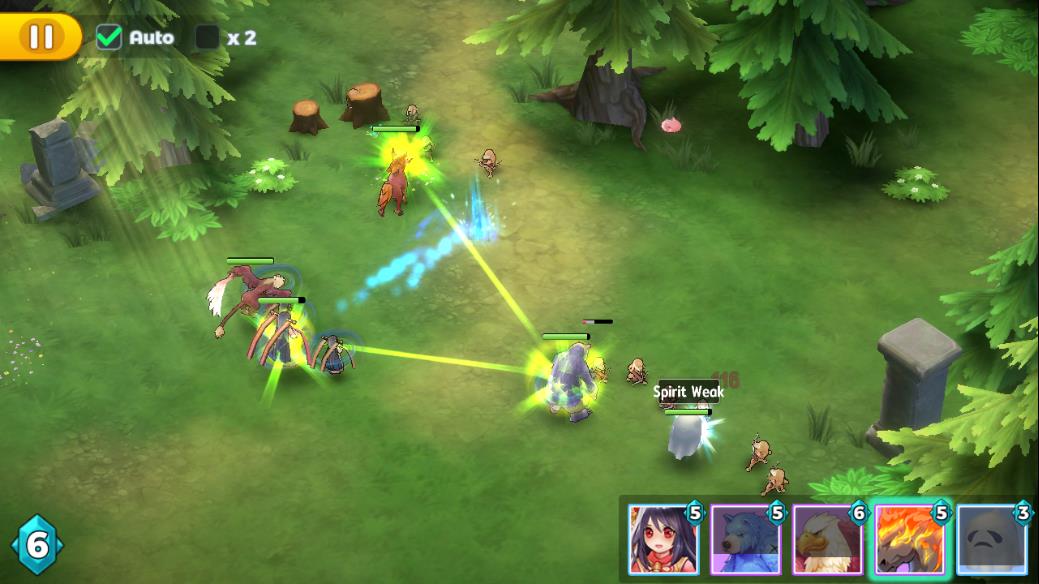Cast the flaming horse skill card

tap(909, 539)
